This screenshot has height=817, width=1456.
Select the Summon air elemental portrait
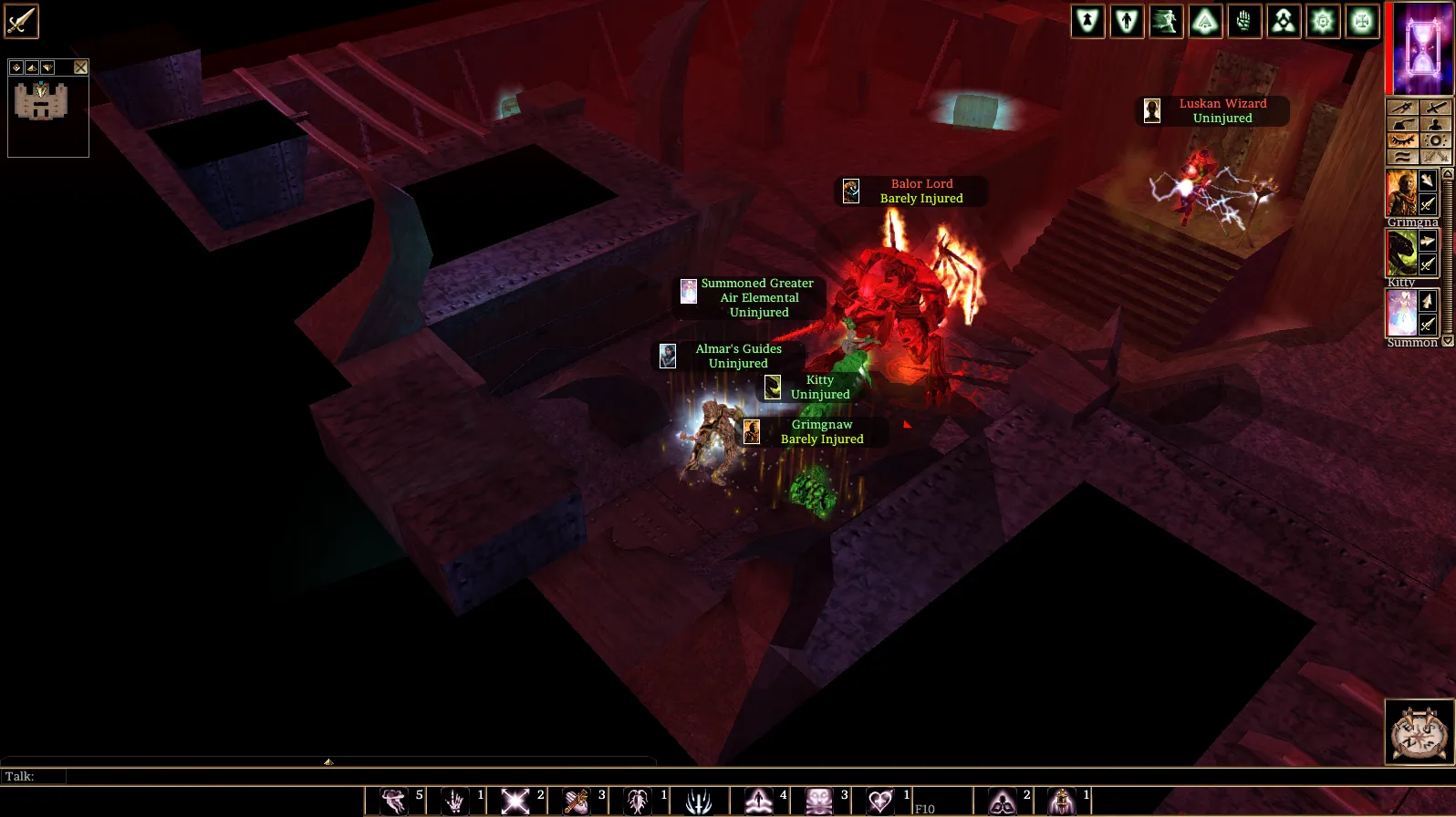coord(1401,313)
